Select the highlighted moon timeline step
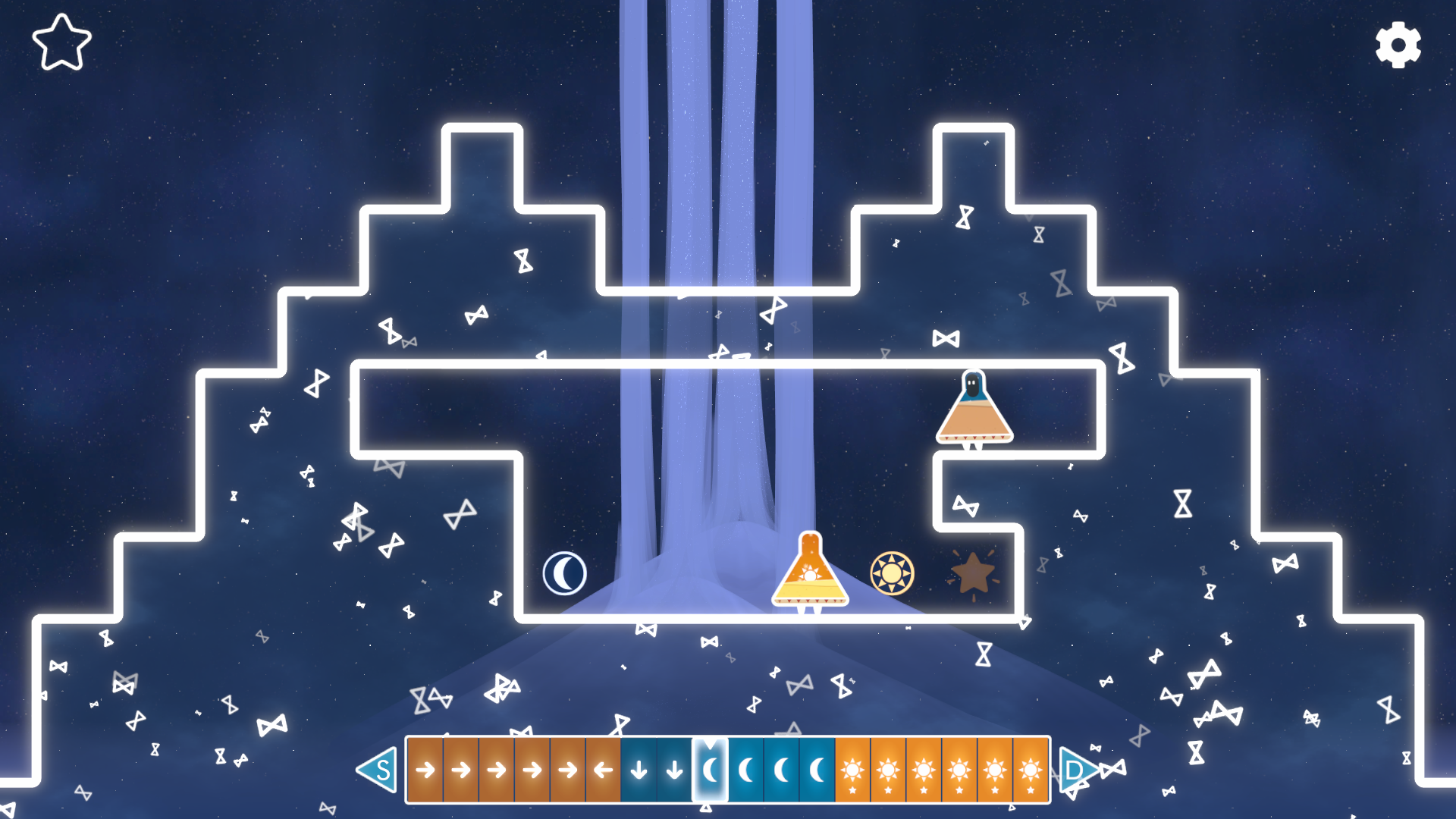This screenshot has width=1456, height=819. click(710, 770)
